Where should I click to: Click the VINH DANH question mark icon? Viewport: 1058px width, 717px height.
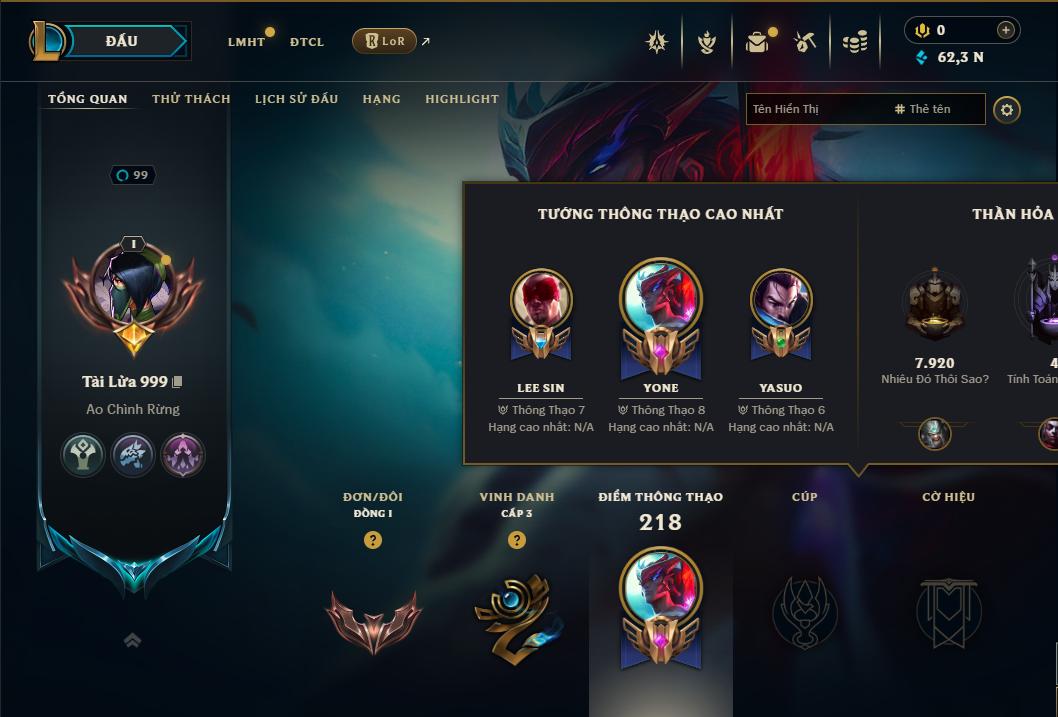517,540
